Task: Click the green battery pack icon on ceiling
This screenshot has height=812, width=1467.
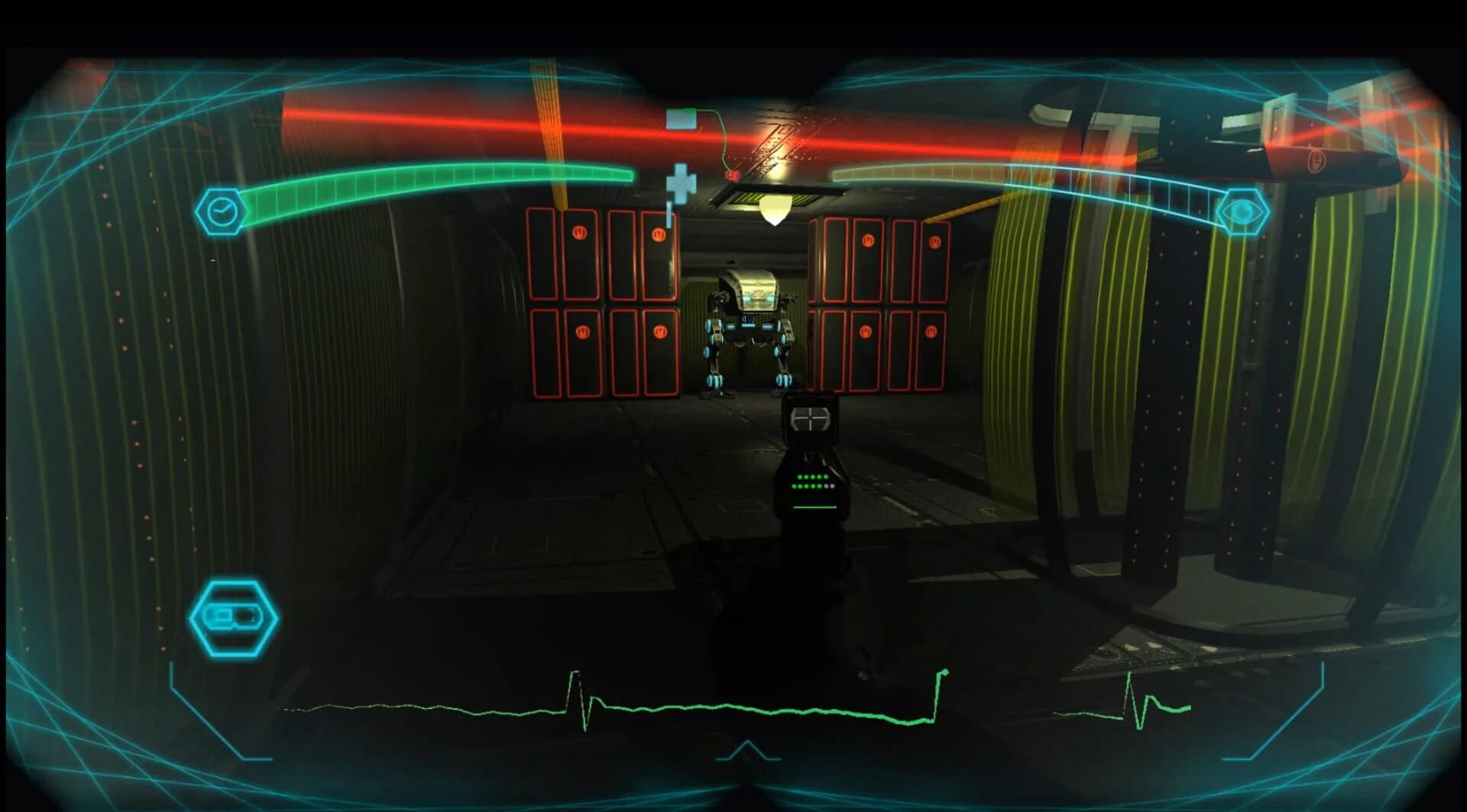Action: pos(682,118)
